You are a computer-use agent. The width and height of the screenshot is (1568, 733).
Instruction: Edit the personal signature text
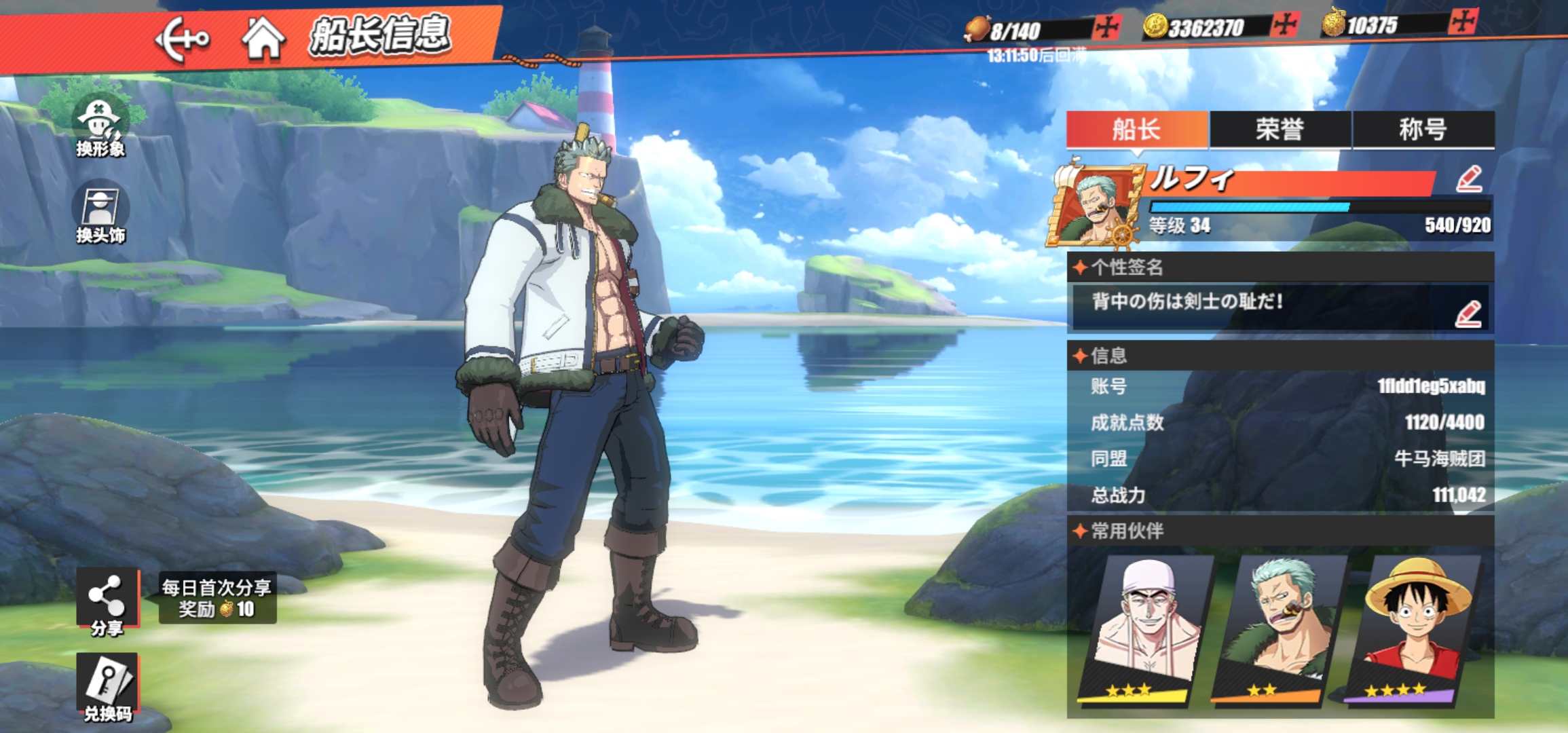[1468, 314]
